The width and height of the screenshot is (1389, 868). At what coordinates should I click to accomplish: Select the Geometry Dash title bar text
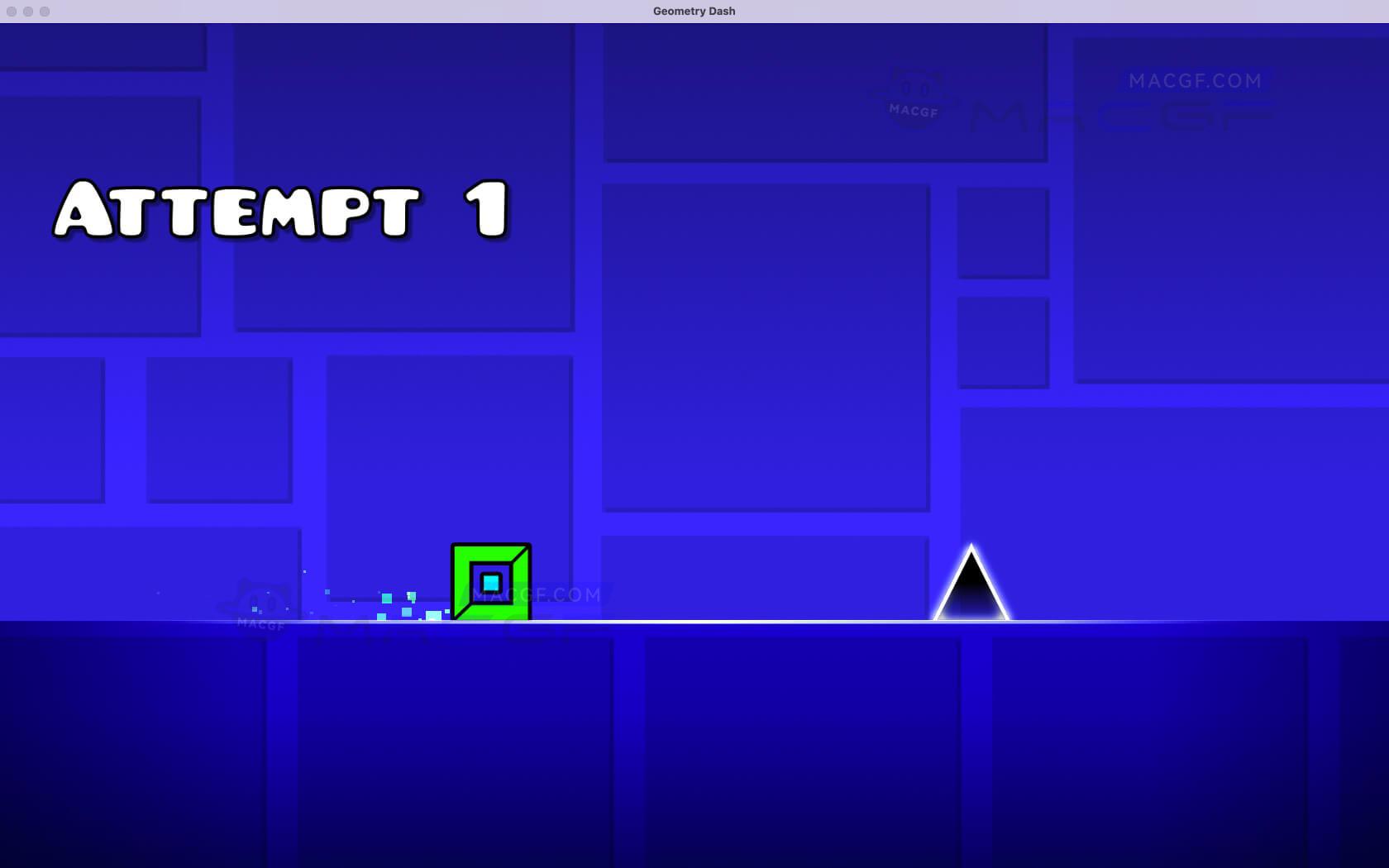point(694,11)
